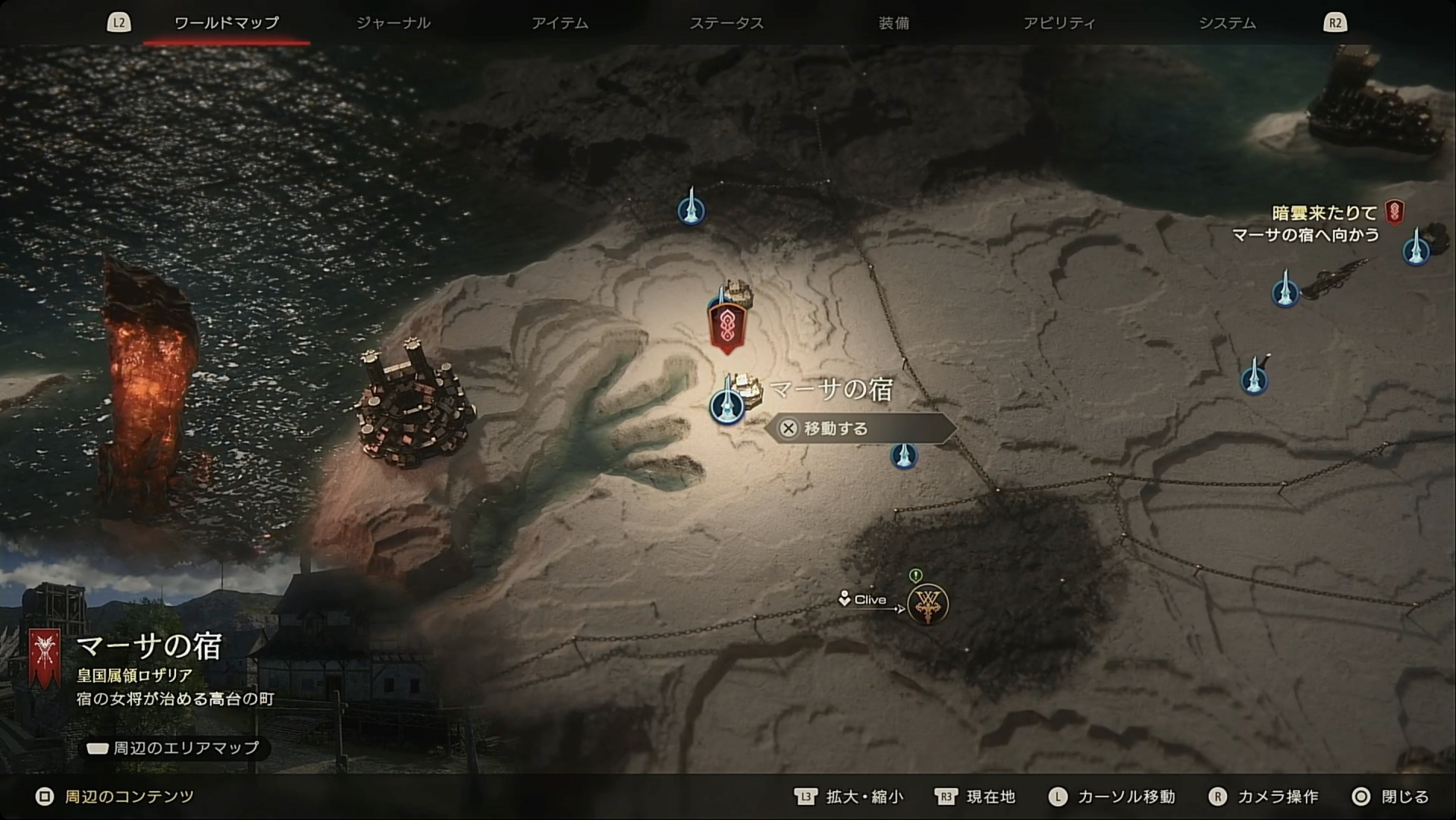The height and width of the screenshot is (820, 1456).
Task: Switch to the ワールドマップ tab
Action: pos(226,23)
